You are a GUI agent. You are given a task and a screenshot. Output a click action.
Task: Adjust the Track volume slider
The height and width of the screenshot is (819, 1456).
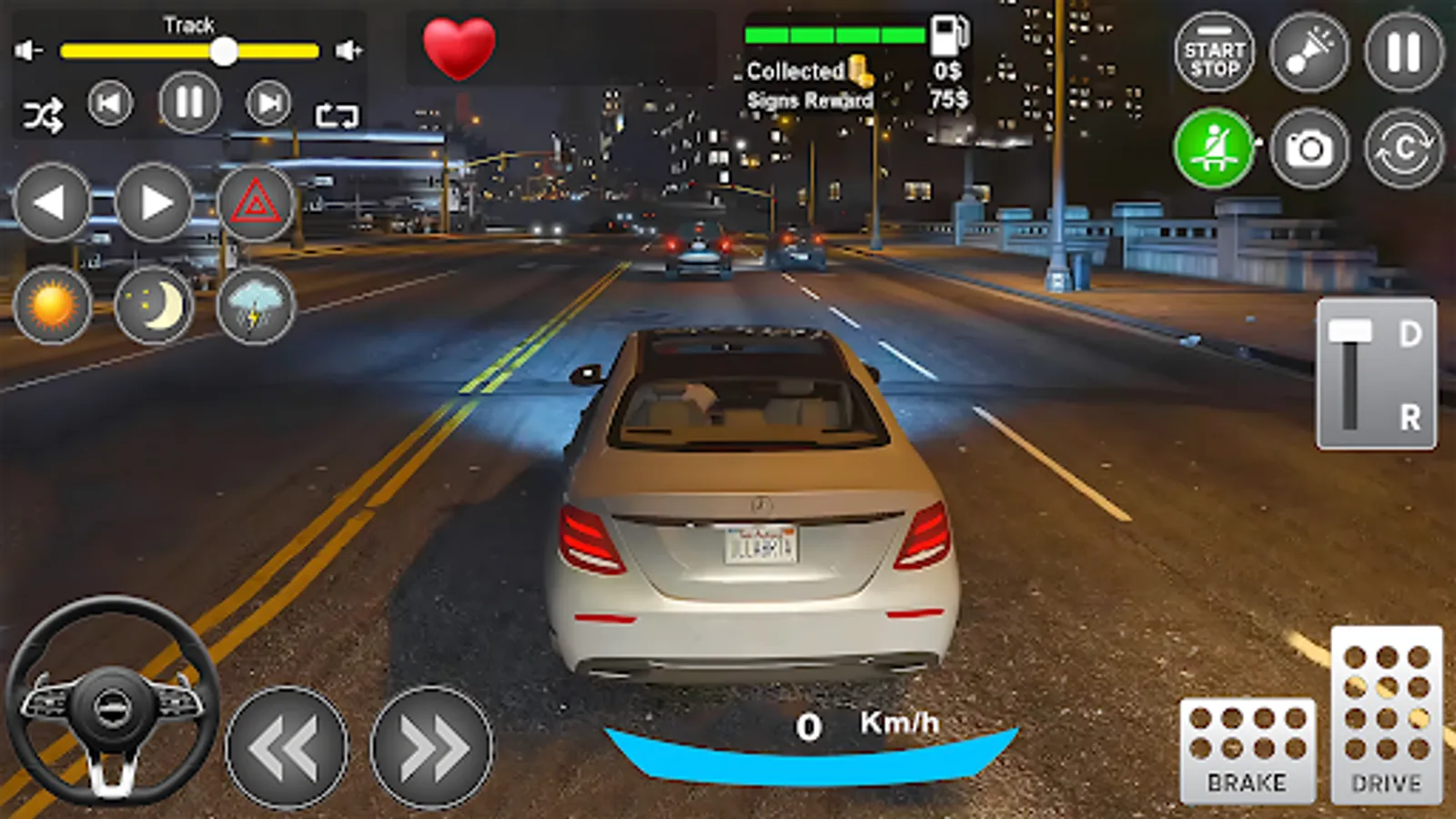[x=223, y=53]
